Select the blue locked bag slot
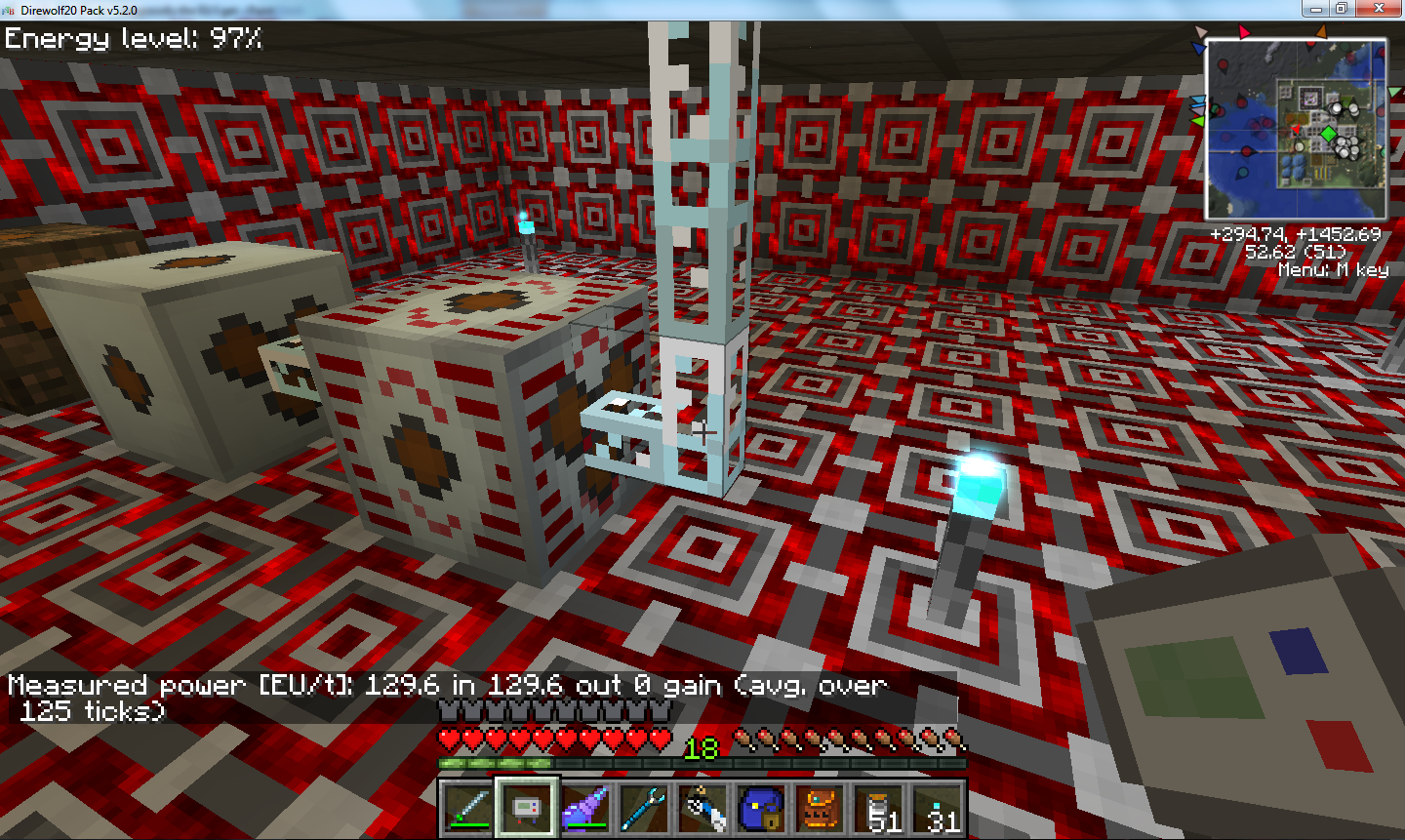Screen dimensions: 1405x840 (762, 807)
